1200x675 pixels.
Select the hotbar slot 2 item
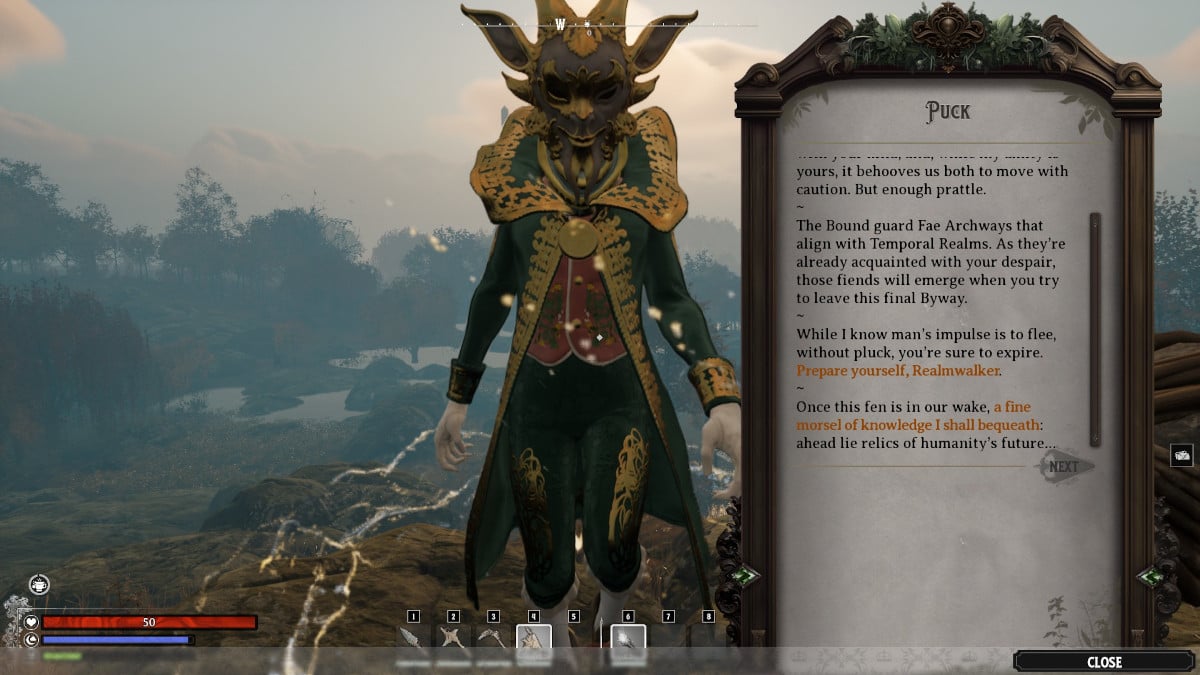(453, 639)
